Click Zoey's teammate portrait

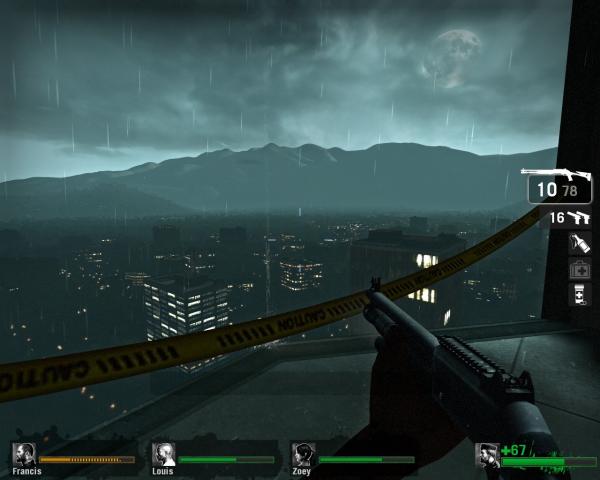pyautogui.click(x=302, y=453)
